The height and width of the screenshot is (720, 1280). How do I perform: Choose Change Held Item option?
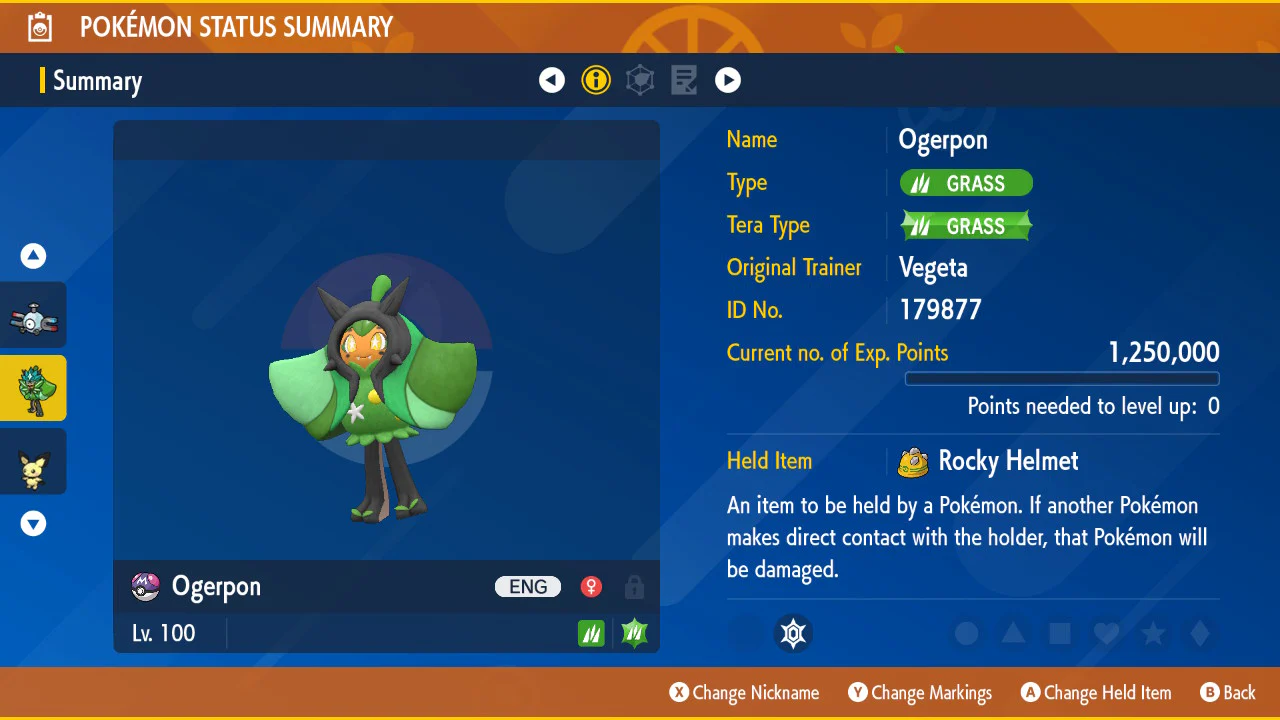point(1095,693)
